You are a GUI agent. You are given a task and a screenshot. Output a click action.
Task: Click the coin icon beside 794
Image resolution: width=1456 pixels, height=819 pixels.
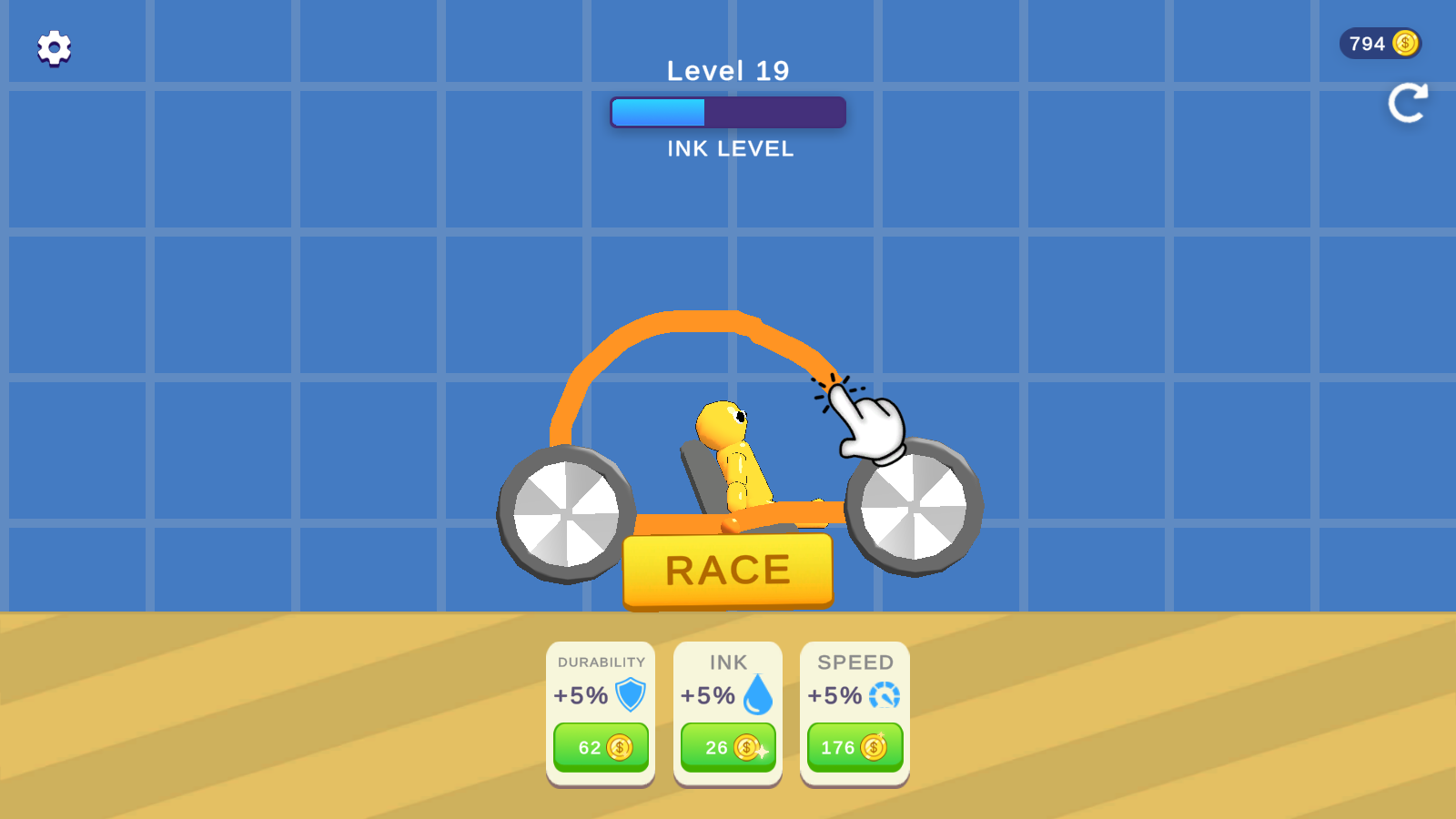tap(1405, 43)
